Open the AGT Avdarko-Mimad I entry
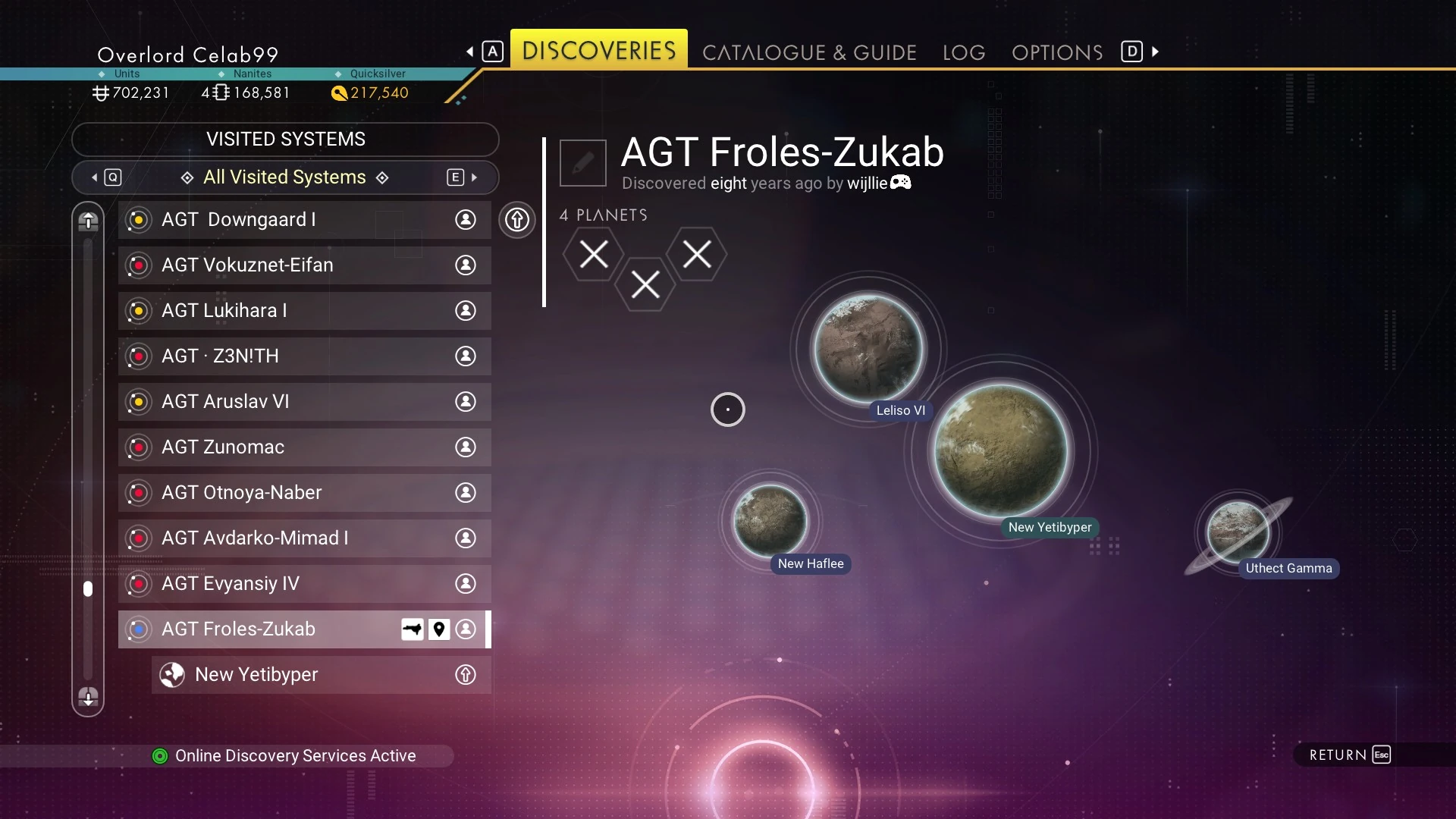 pyautogui.click(x=304, y=538)
